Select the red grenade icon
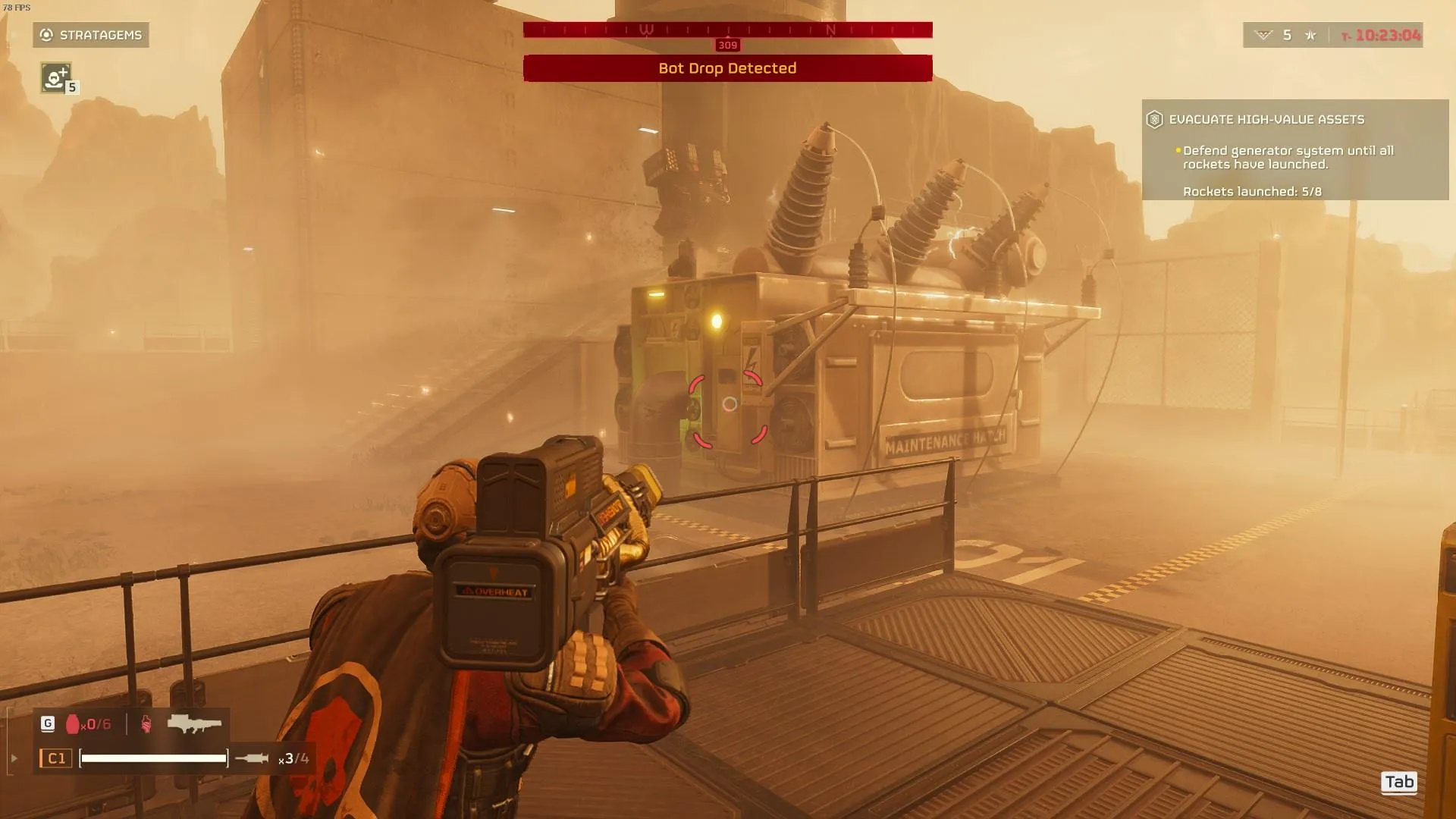The height and width of the screenshot is (819, 1456). 73,724
